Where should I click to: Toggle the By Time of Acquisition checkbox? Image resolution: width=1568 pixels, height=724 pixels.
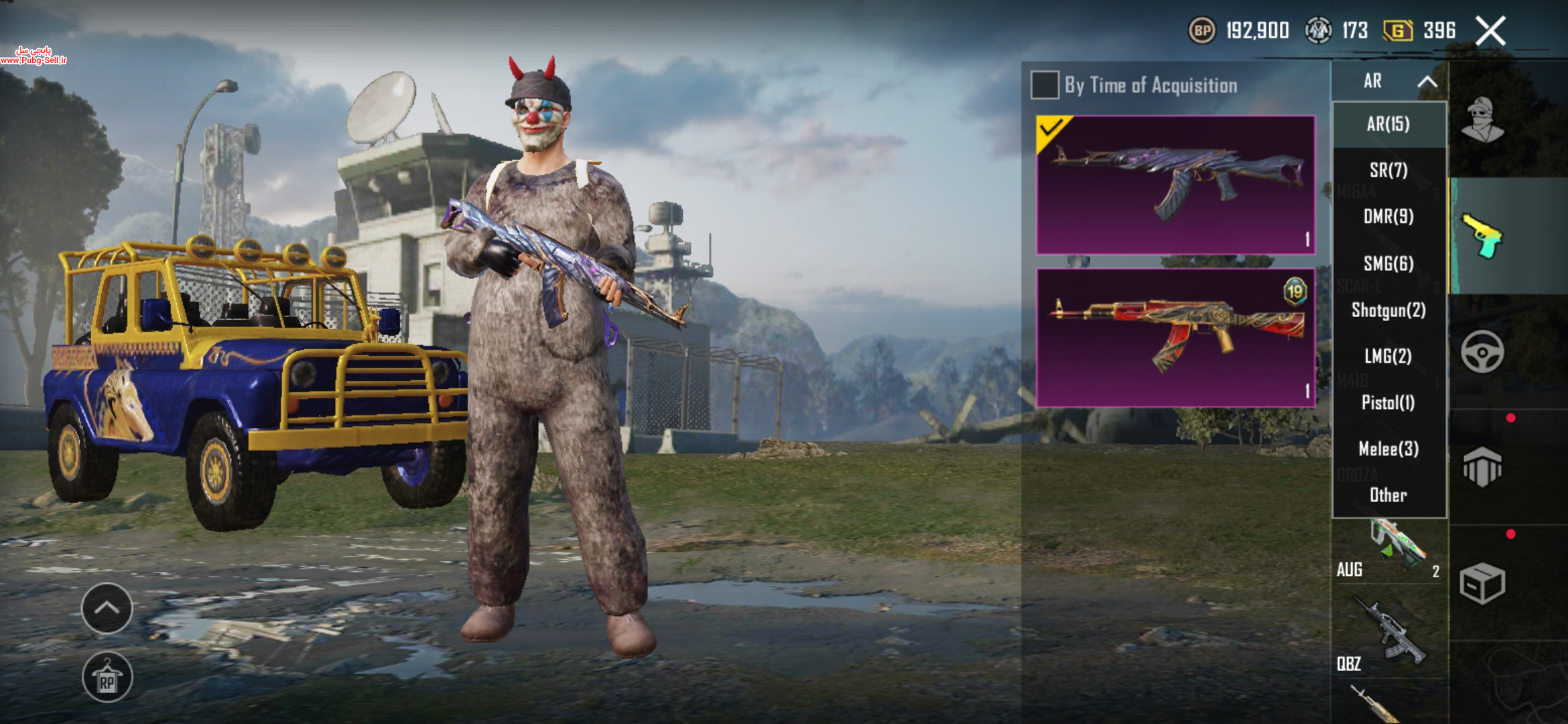tap(1045, 85)
